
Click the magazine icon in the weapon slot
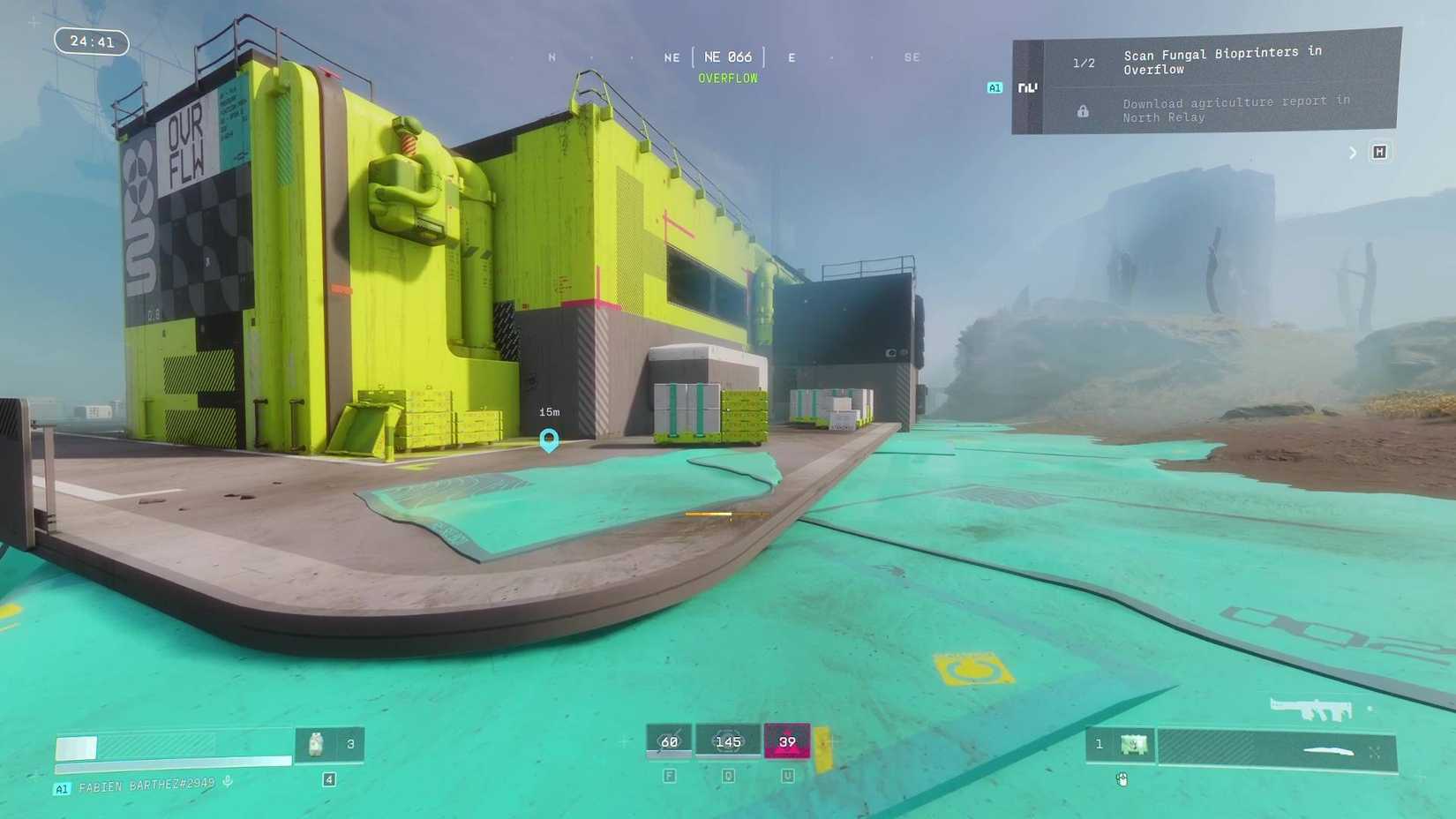point(1134,744)
